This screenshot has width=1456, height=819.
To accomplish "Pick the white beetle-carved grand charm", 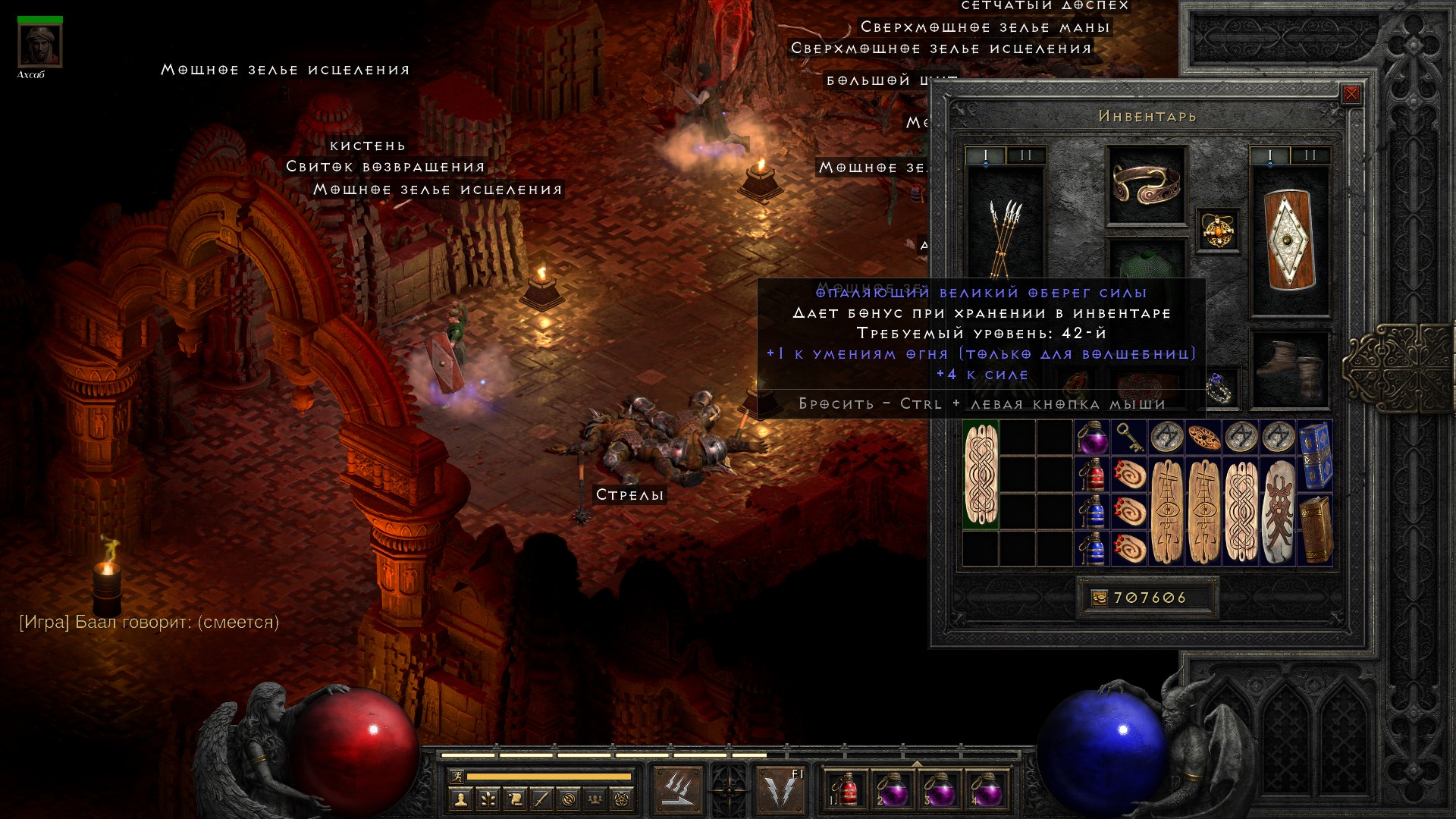I will pyautogui.click(x=1279, y=511).
